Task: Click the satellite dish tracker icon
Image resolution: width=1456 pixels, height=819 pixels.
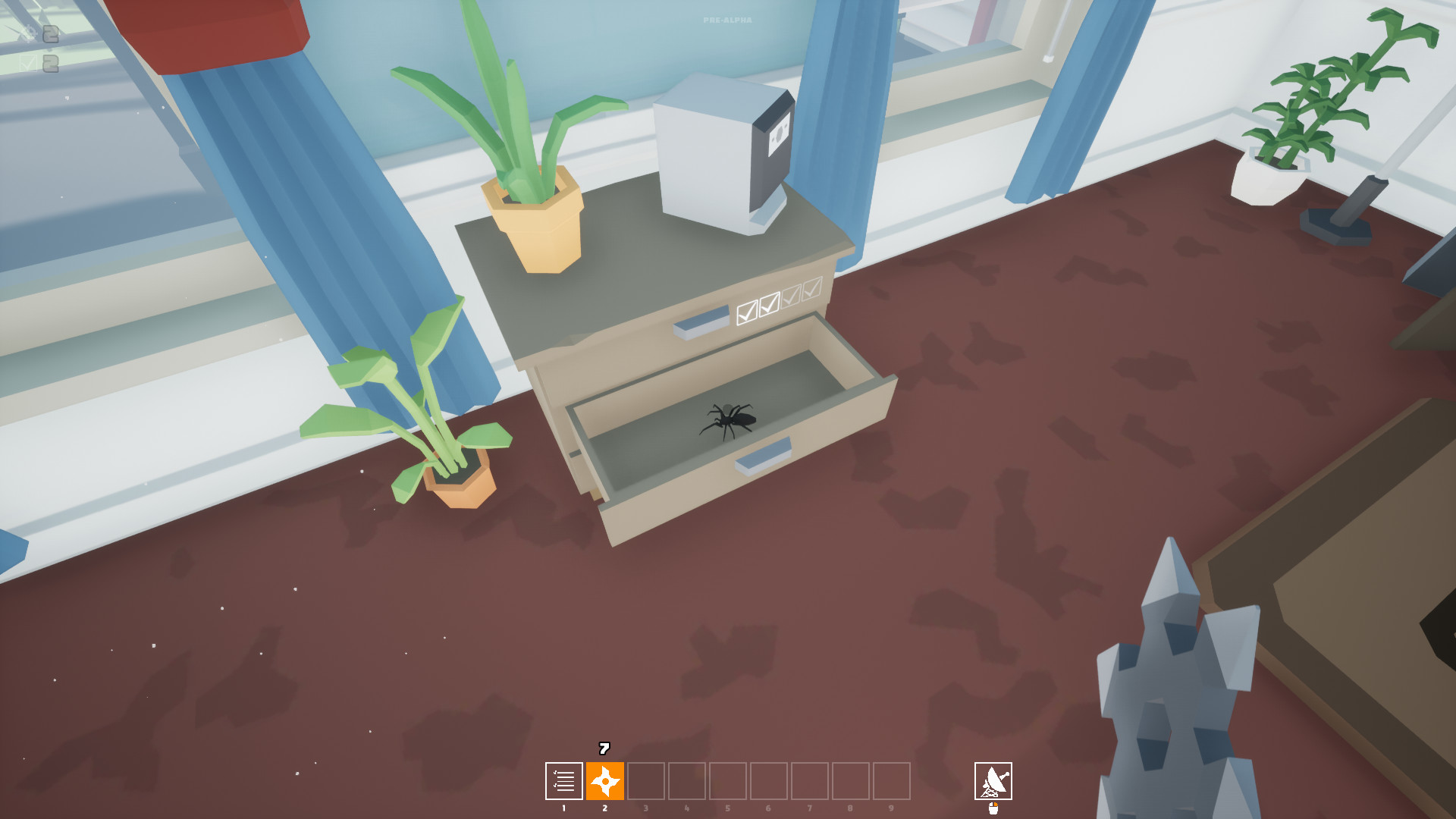Action: pyautogui.click(x=993, y=781)
